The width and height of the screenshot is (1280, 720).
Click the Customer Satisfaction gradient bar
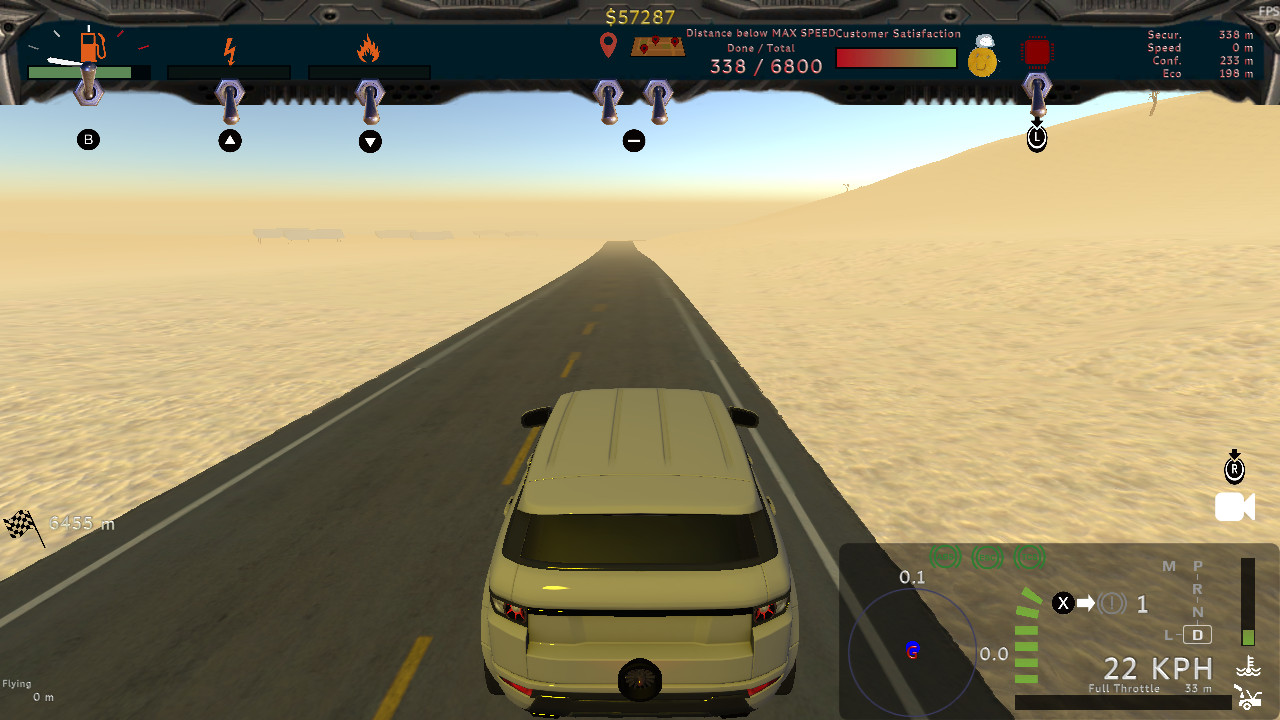pos(895,58)
